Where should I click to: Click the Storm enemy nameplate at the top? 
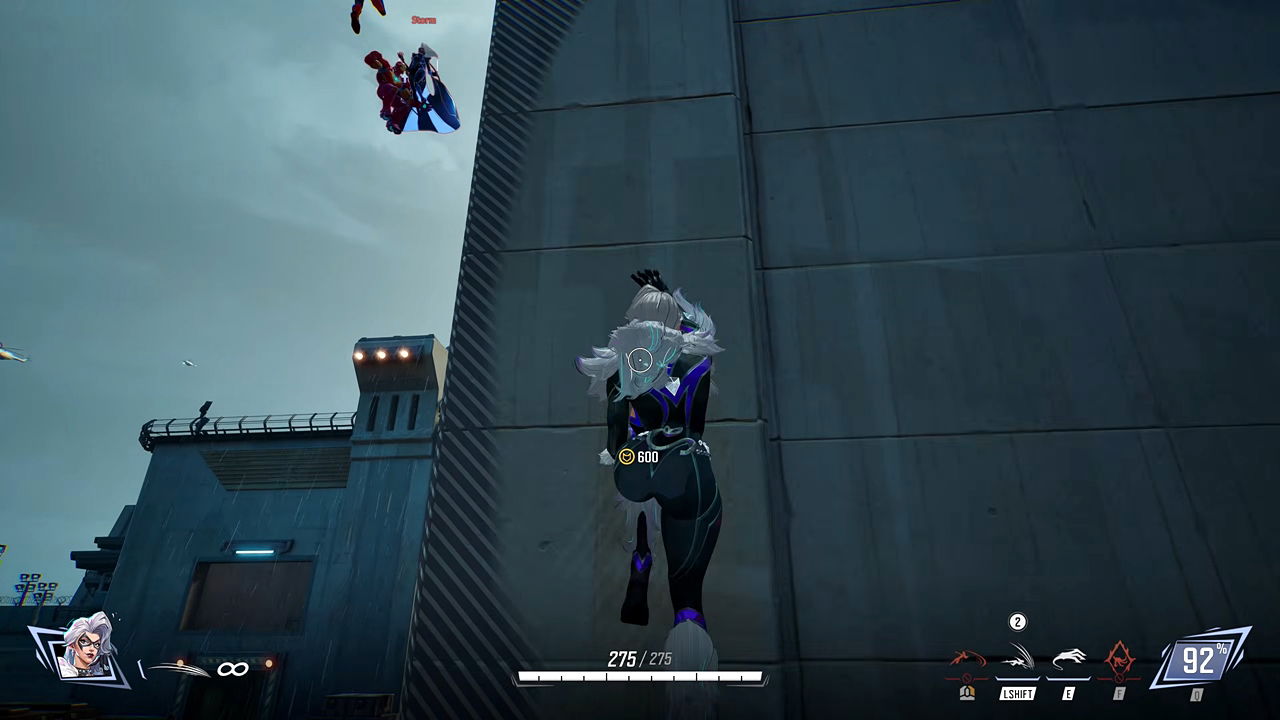pyautogui.click(x=422, y=19)
